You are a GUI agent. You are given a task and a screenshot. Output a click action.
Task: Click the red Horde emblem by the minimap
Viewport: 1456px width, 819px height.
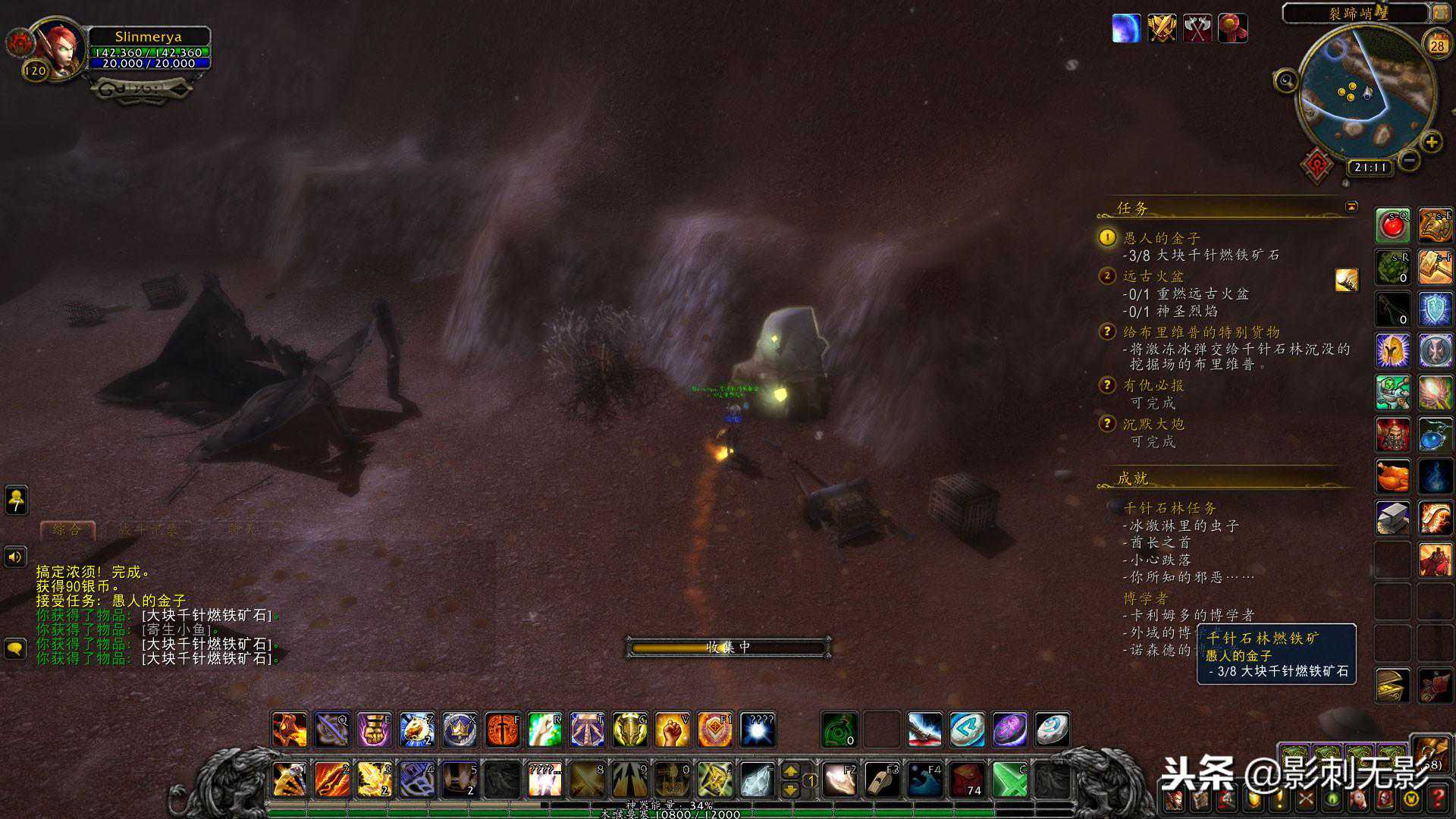[1318, 164]
